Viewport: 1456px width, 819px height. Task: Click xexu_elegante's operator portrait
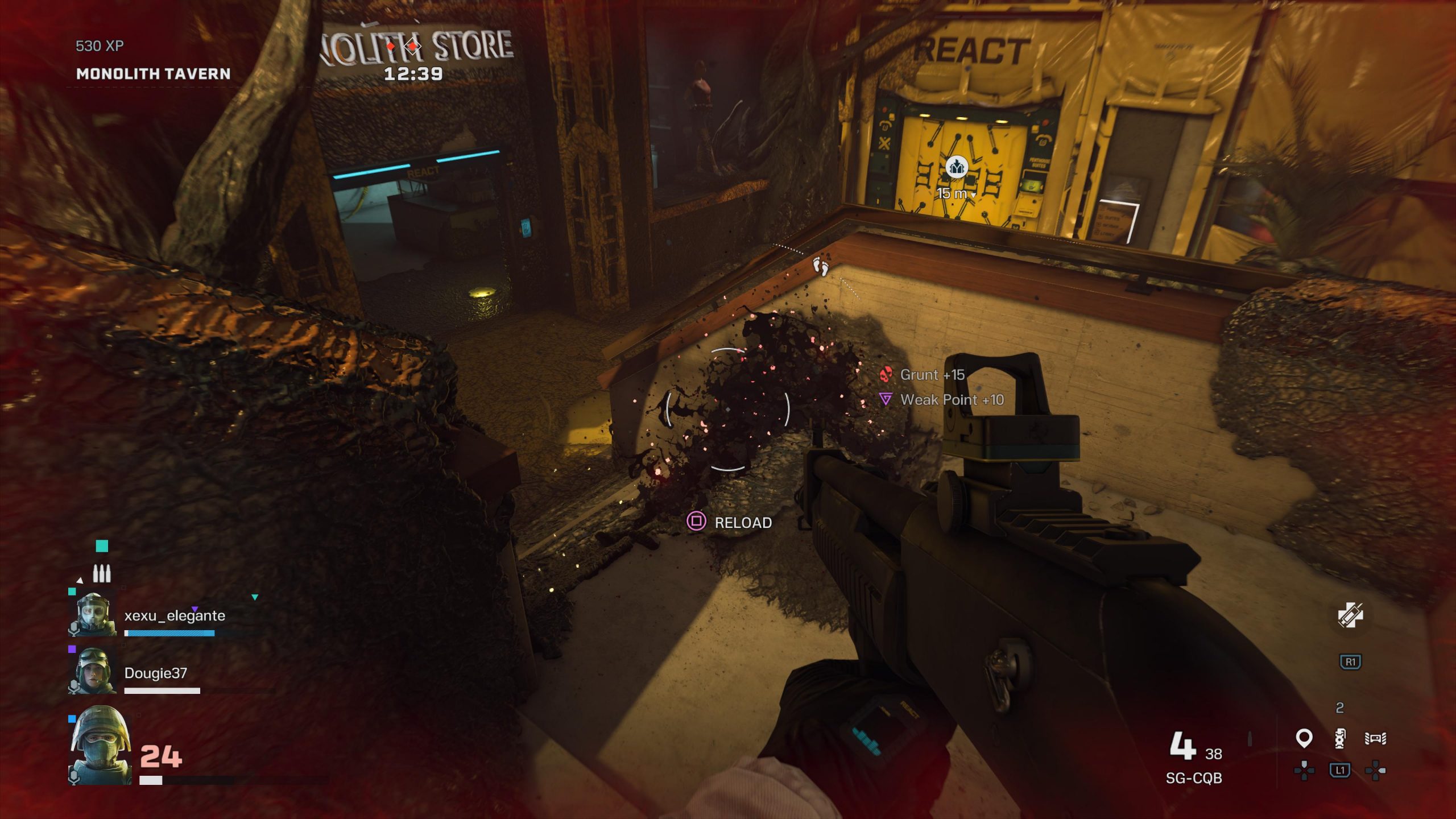coord(93,614)
